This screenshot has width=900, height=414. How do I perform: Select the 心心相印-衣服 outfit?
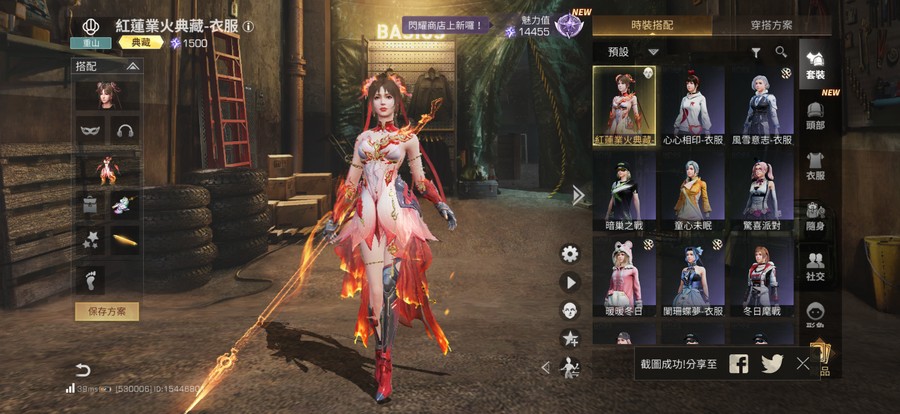692,106
